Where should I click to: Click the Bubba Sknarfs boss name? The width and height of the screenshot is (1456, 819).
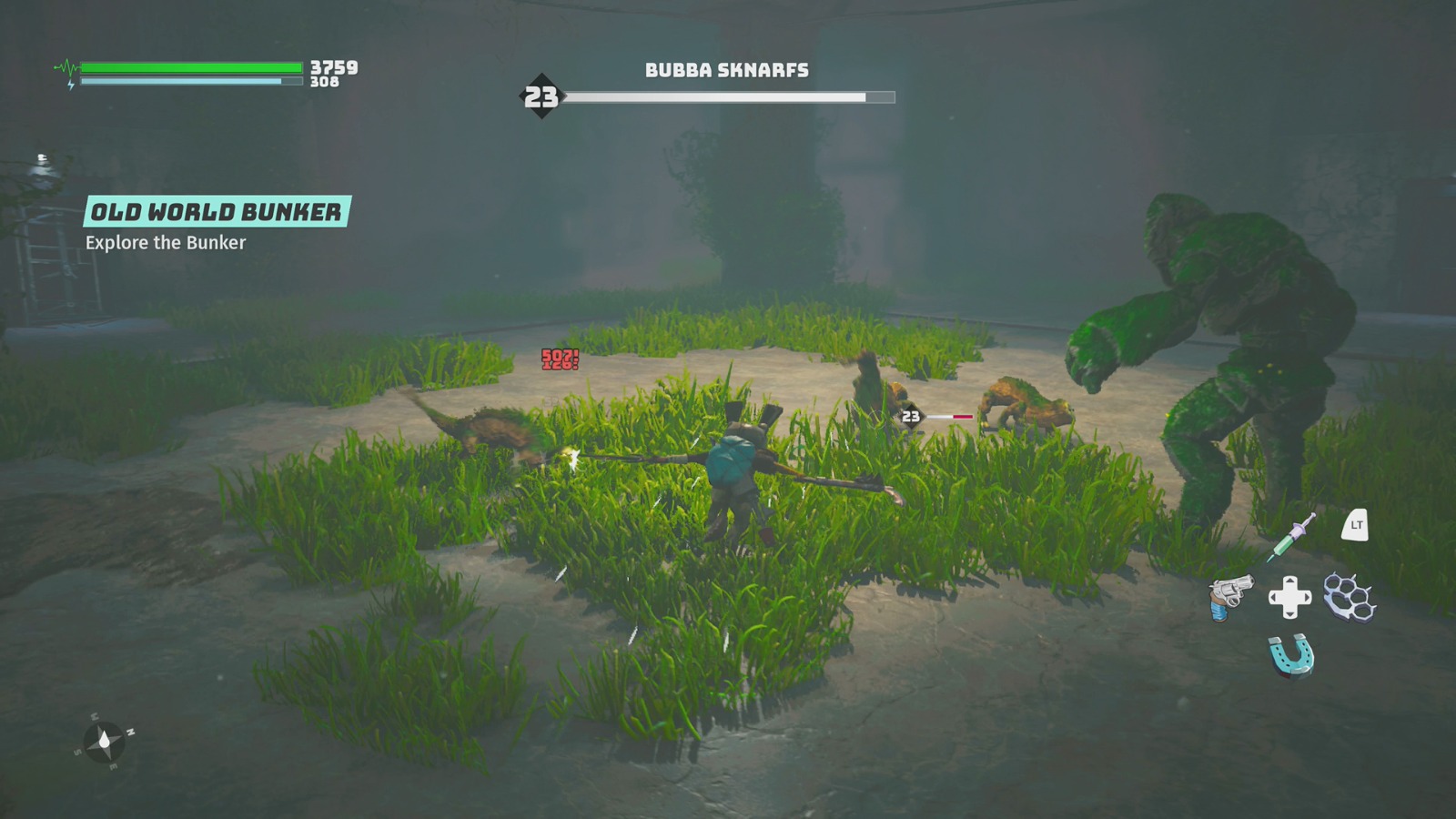(726, 68)
